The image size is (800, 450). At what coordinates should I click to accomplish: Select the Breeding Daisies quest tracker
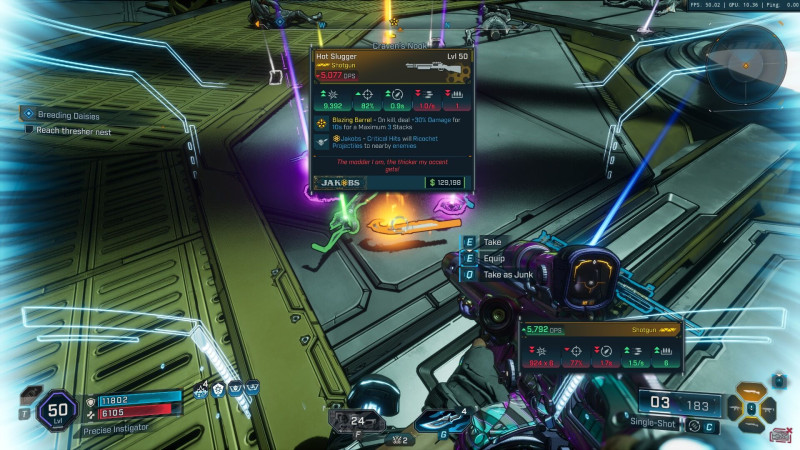point(62,115)
